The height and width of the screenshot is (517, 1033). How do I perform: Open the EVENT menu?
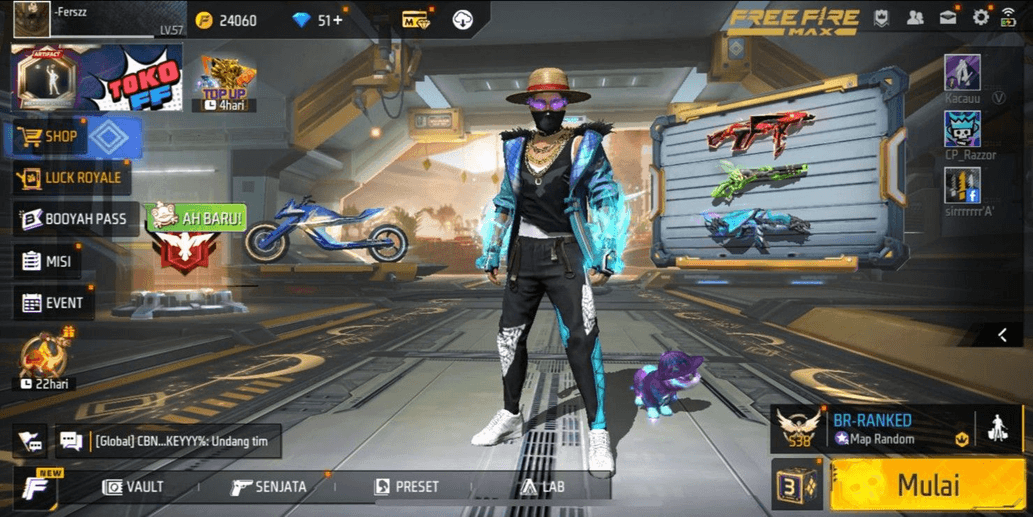pyautogui.click(x=53, y=303)
